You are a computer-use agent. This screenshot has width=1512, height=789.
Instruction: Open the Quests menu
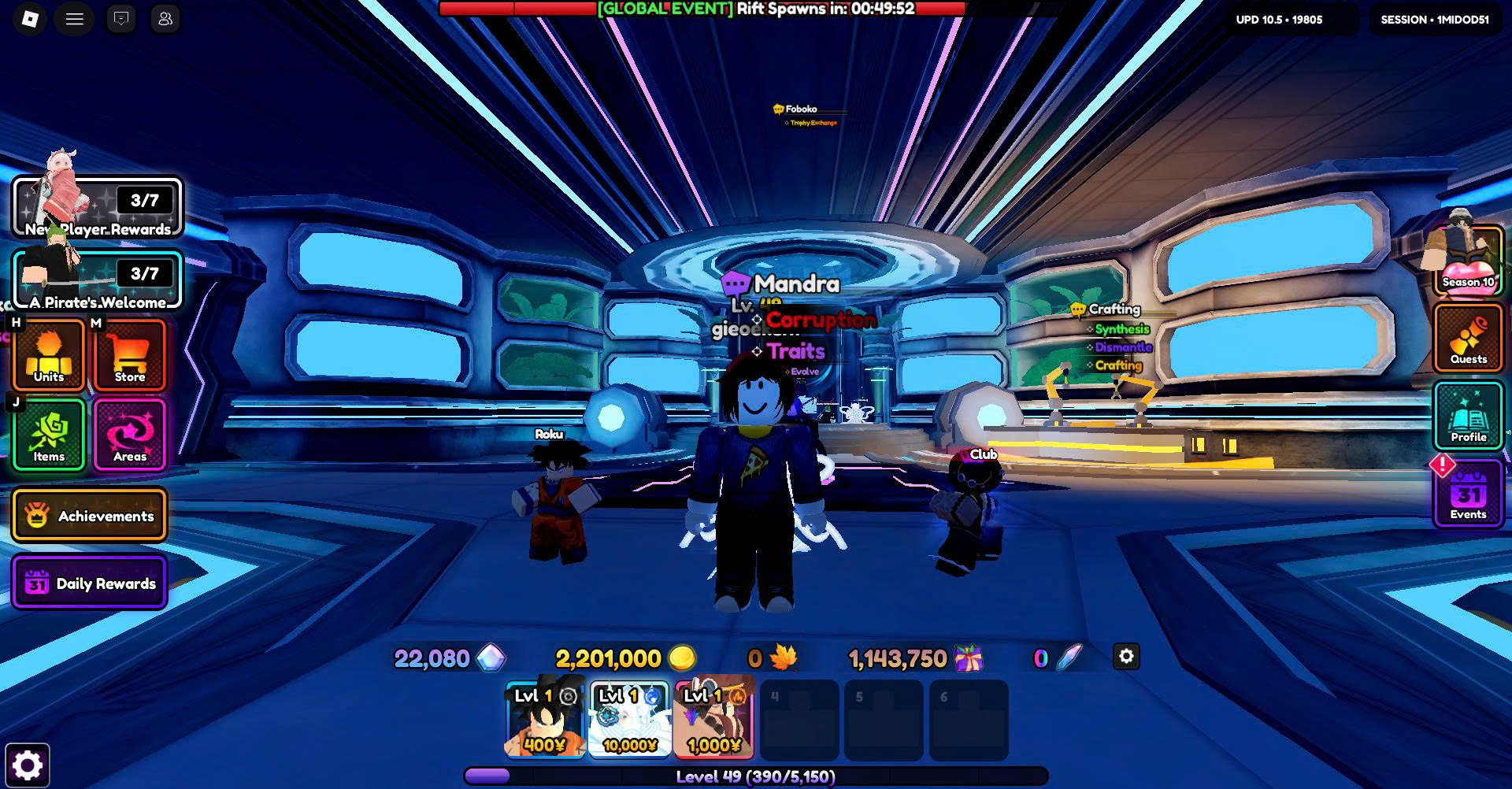tap(1468, 339)
